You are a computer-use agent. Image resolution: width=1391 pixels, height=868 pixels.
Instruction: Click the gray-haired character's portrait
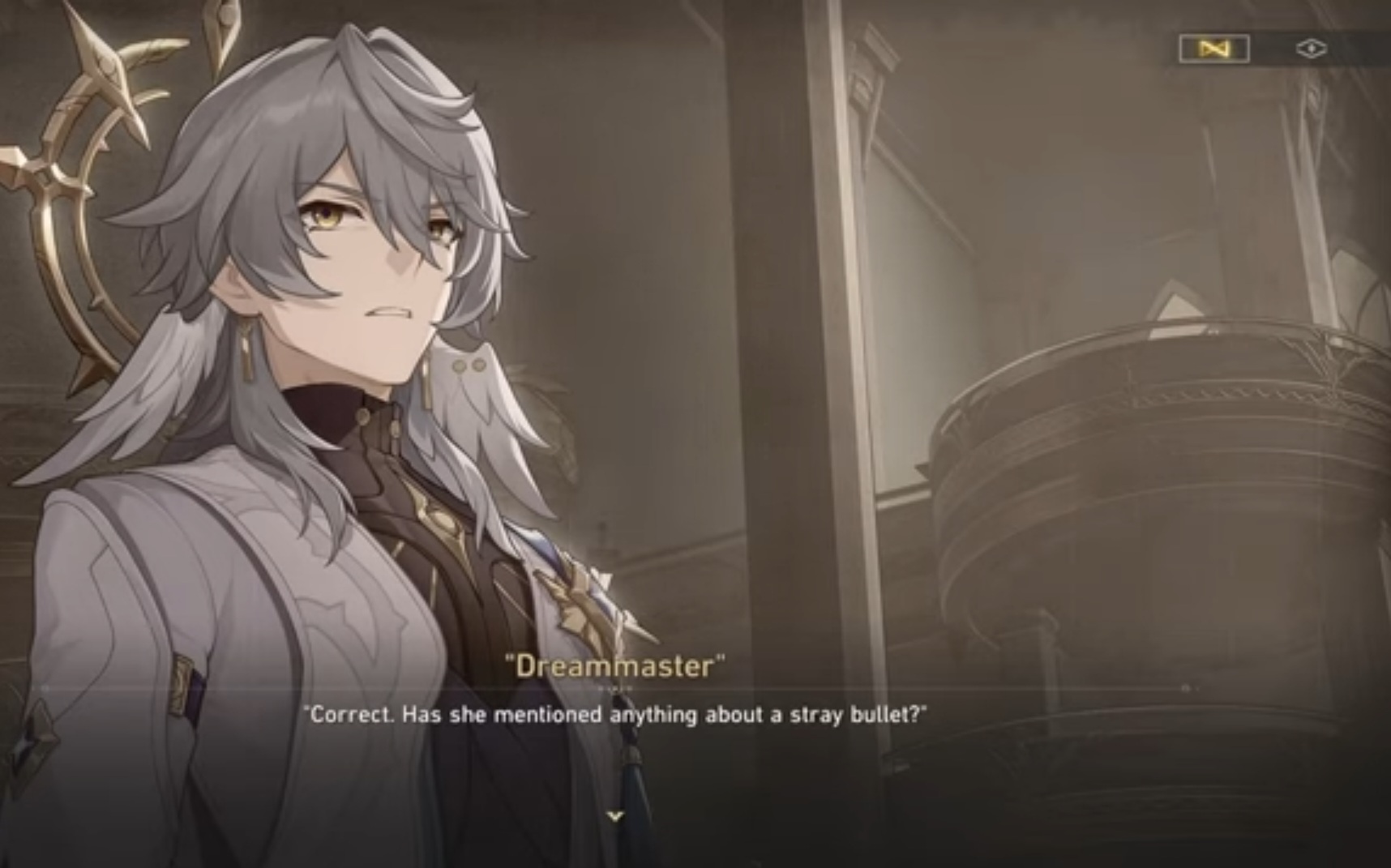click(324, 365)
